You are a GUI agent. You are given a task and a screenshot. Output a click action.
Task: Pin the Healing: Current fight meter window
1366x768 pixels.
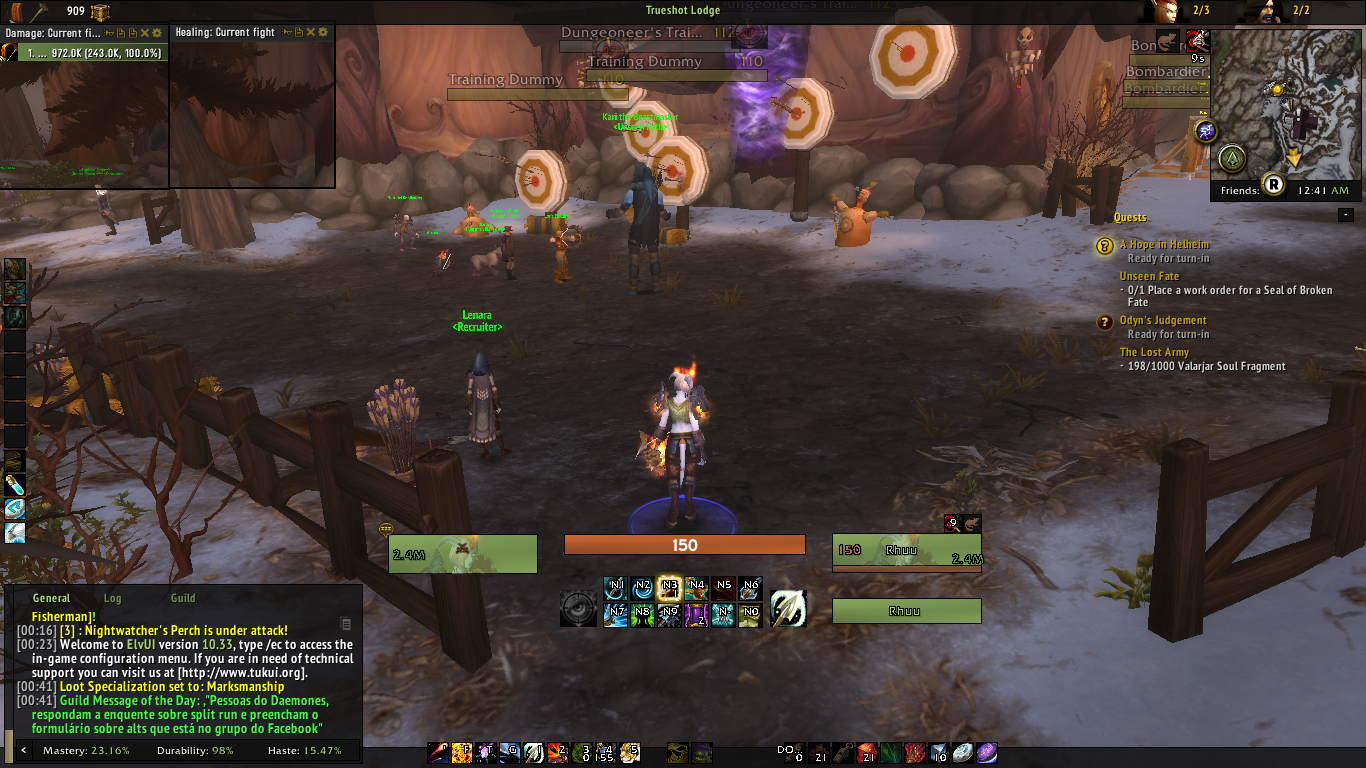pos(287,32)
